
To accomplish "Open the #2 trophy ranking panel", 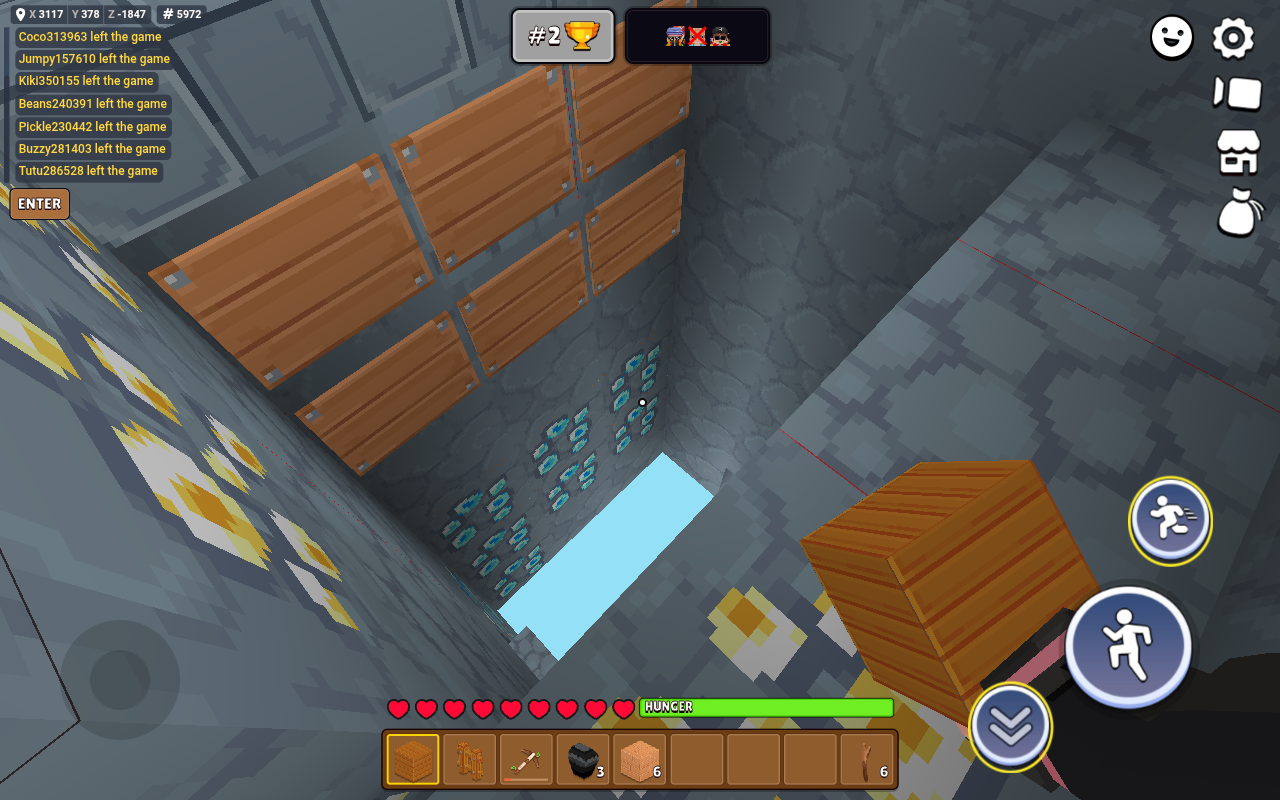I will [563, 37].
